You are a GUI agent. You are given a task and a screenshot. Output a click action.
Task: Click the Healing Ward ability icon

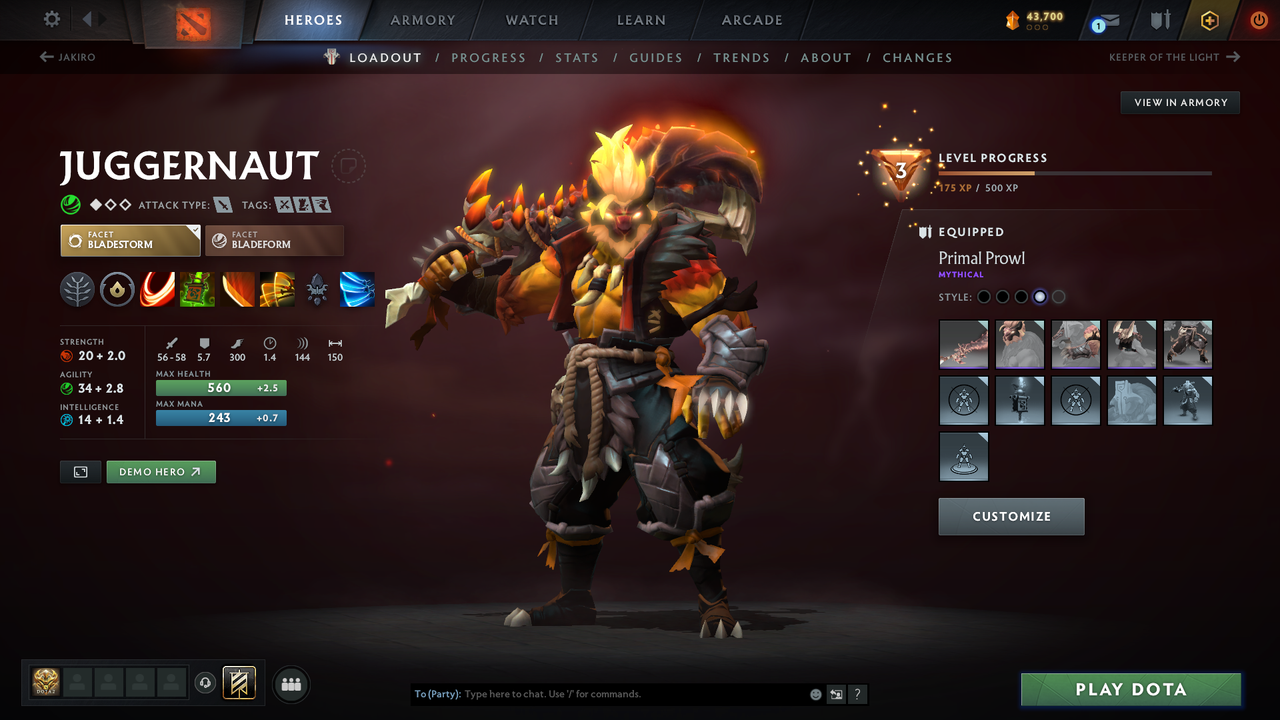pyautogui.click(x=197, y=289)
